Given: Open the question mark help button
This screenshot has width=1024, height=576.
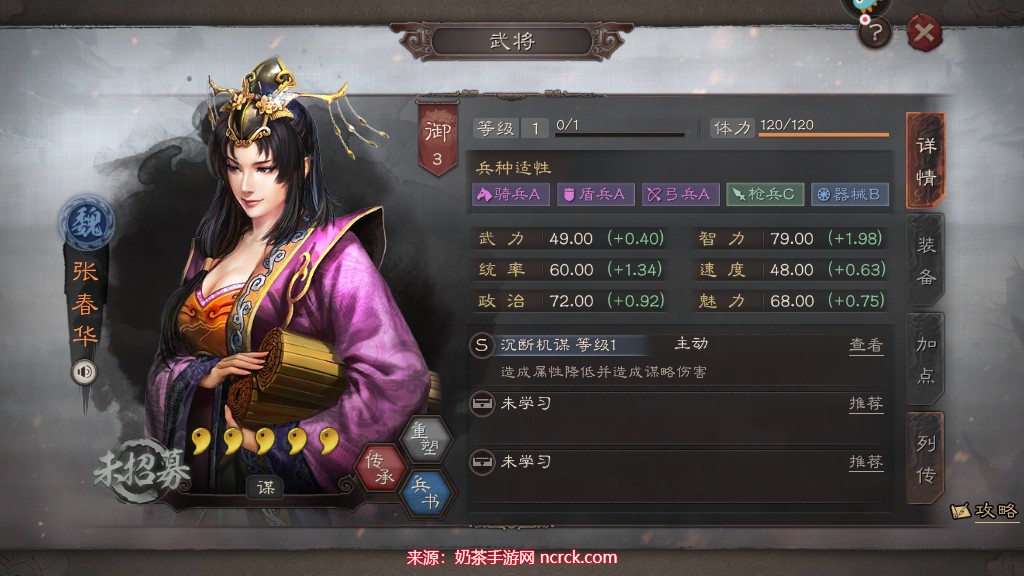Looking at the screenshot, I should click(875, 34).
